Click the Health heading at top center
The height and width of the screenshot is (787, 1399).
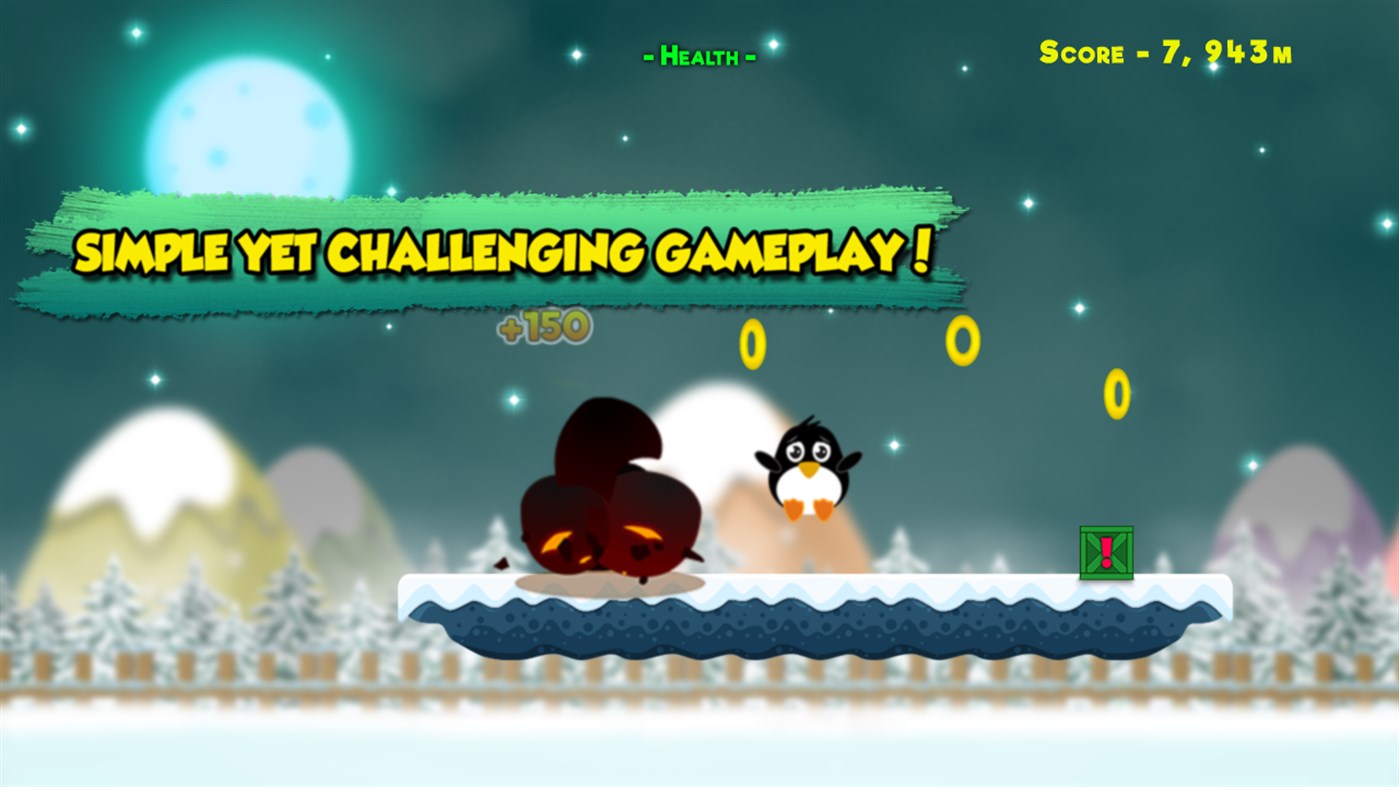[697, 55]
